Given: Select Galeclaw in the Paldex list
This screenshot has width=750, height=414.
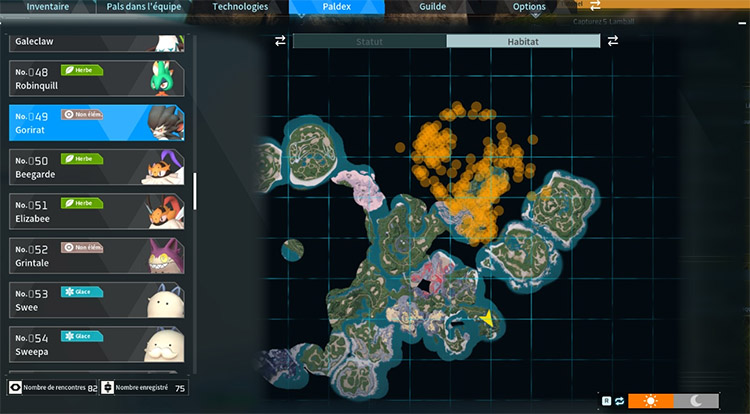Looking at the screenshot, I should click(x=100, y=43).
